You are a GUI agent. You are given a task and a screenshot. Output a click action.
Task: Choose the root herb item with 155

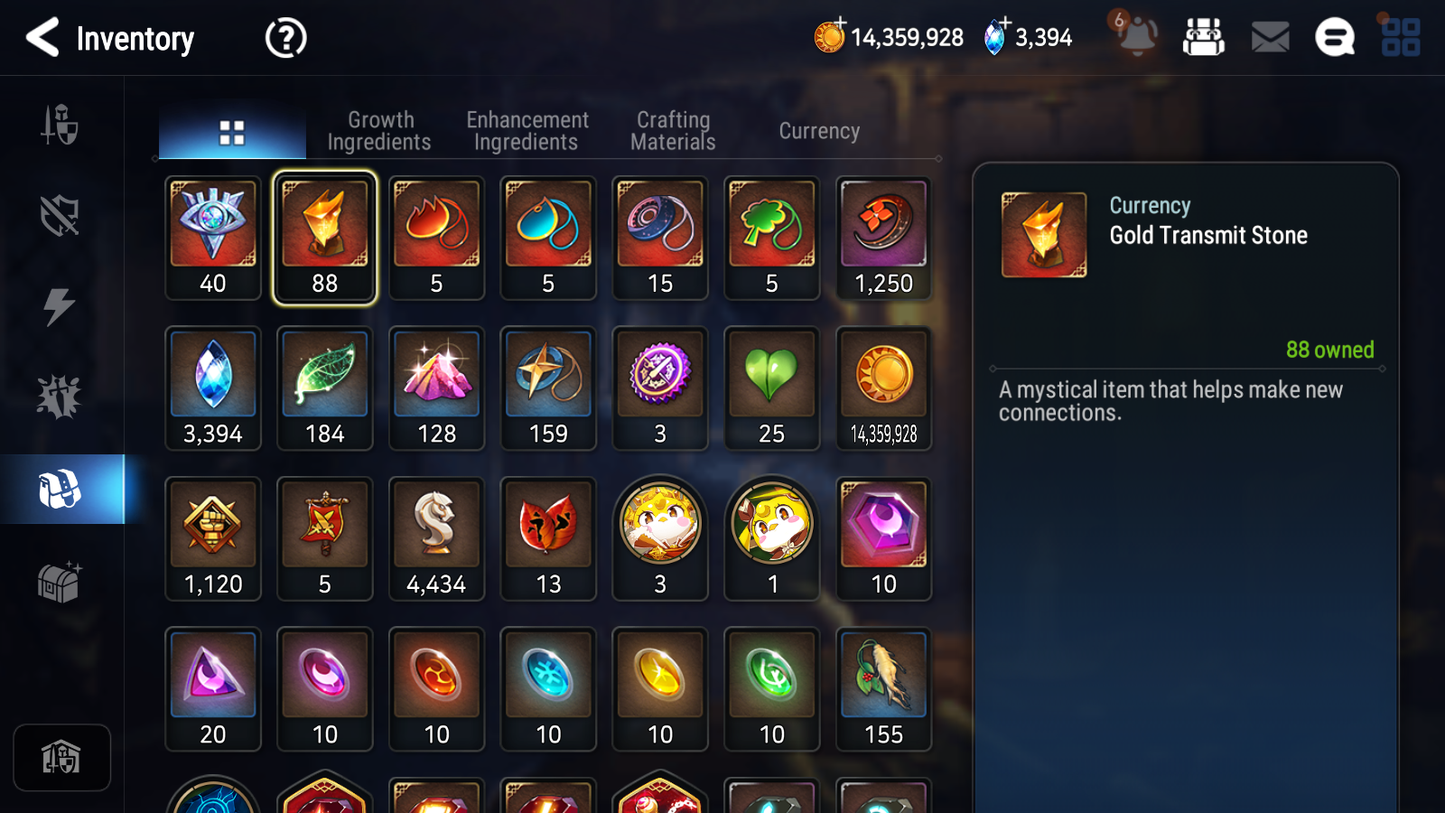pos(883,688)
